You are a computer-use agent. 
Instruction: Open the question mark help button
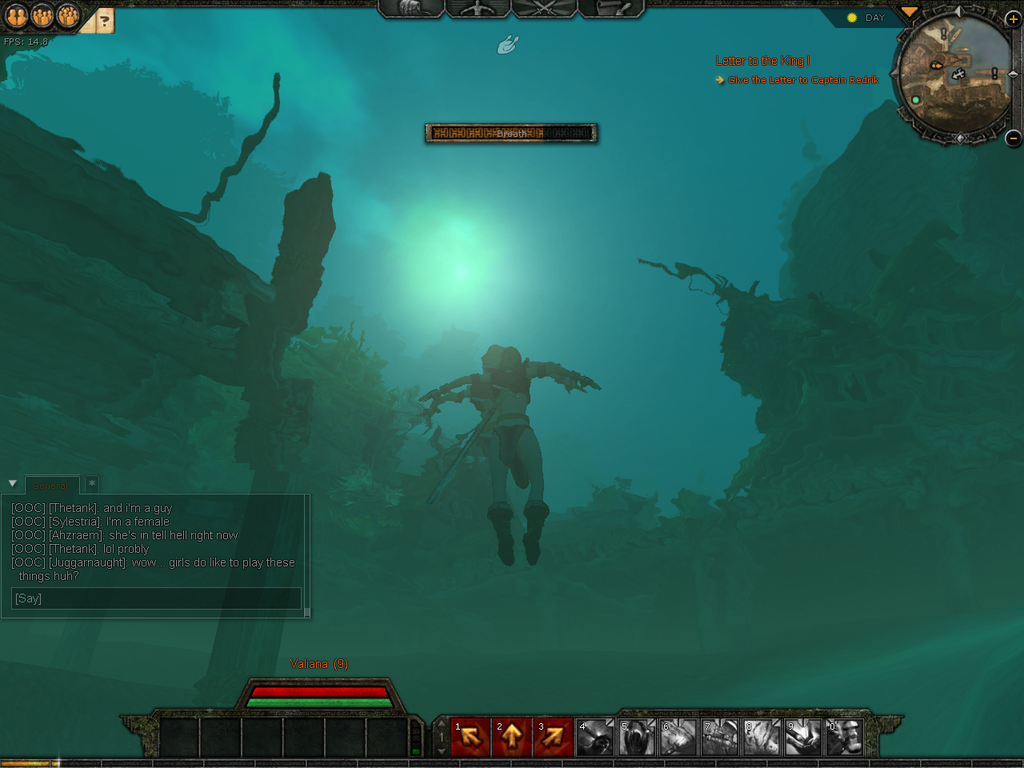point(104,20)
